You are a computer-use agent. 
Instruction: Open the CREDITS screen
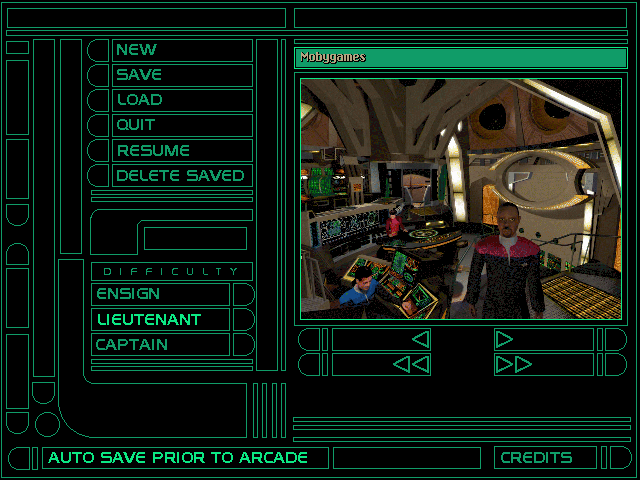(545, 458)
